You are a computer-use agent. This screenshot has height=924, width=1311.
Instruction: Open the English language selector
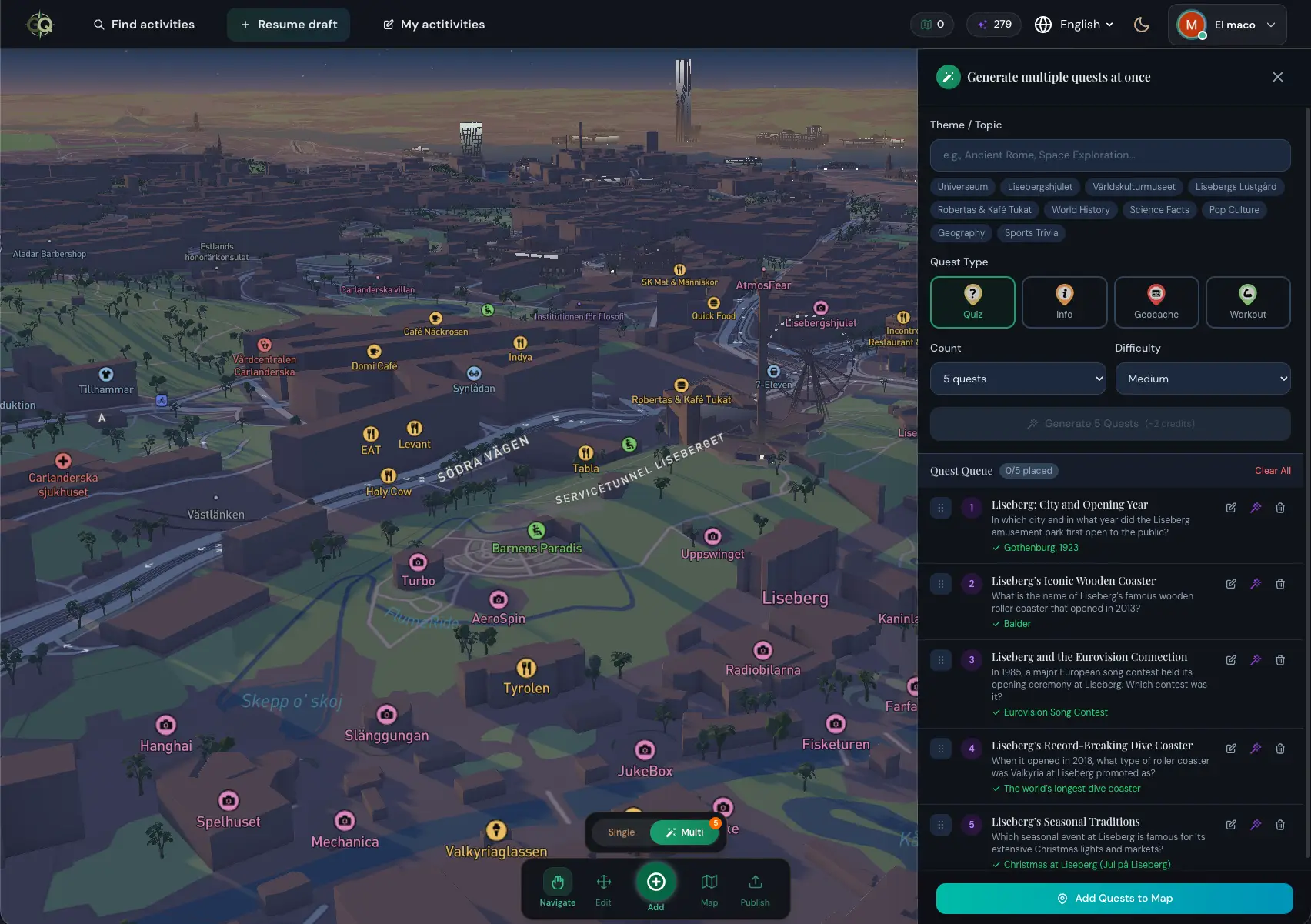tap(1074, 24)
